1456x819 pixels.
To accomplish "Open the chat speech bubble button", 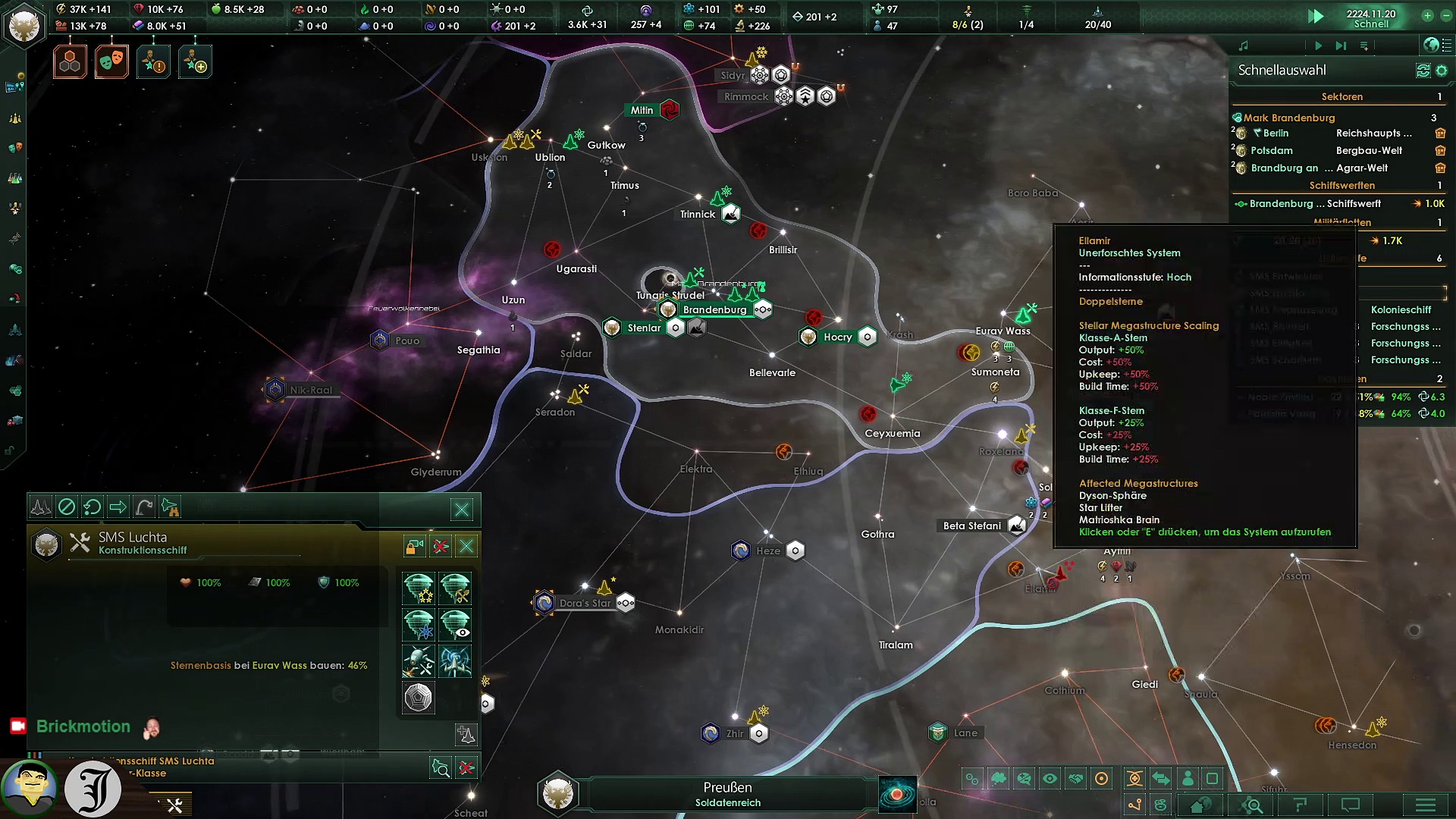I will (1351, 805).
